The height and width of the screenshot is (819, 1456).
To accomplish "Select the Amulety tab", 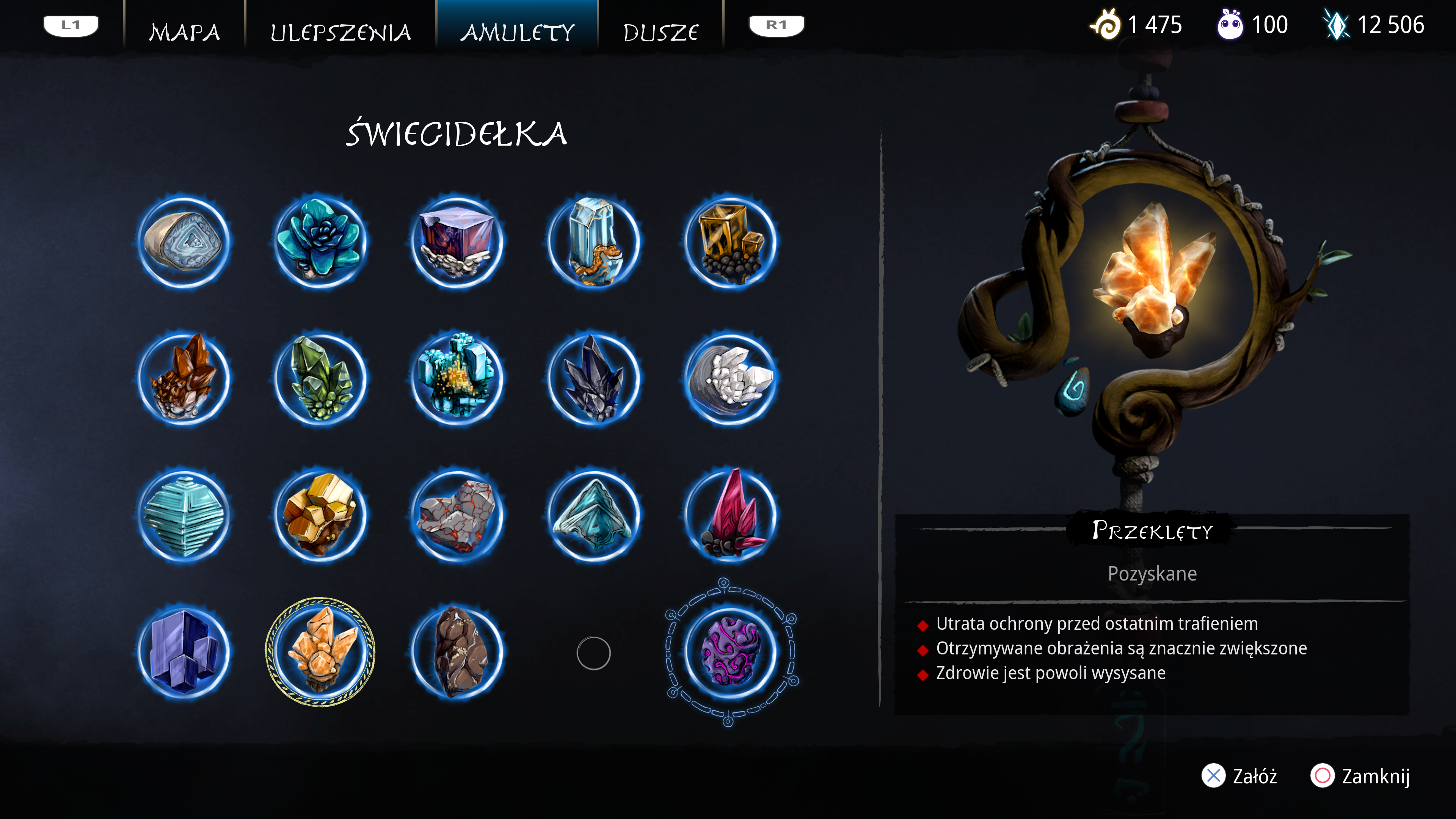I will [x=517, y=31].
